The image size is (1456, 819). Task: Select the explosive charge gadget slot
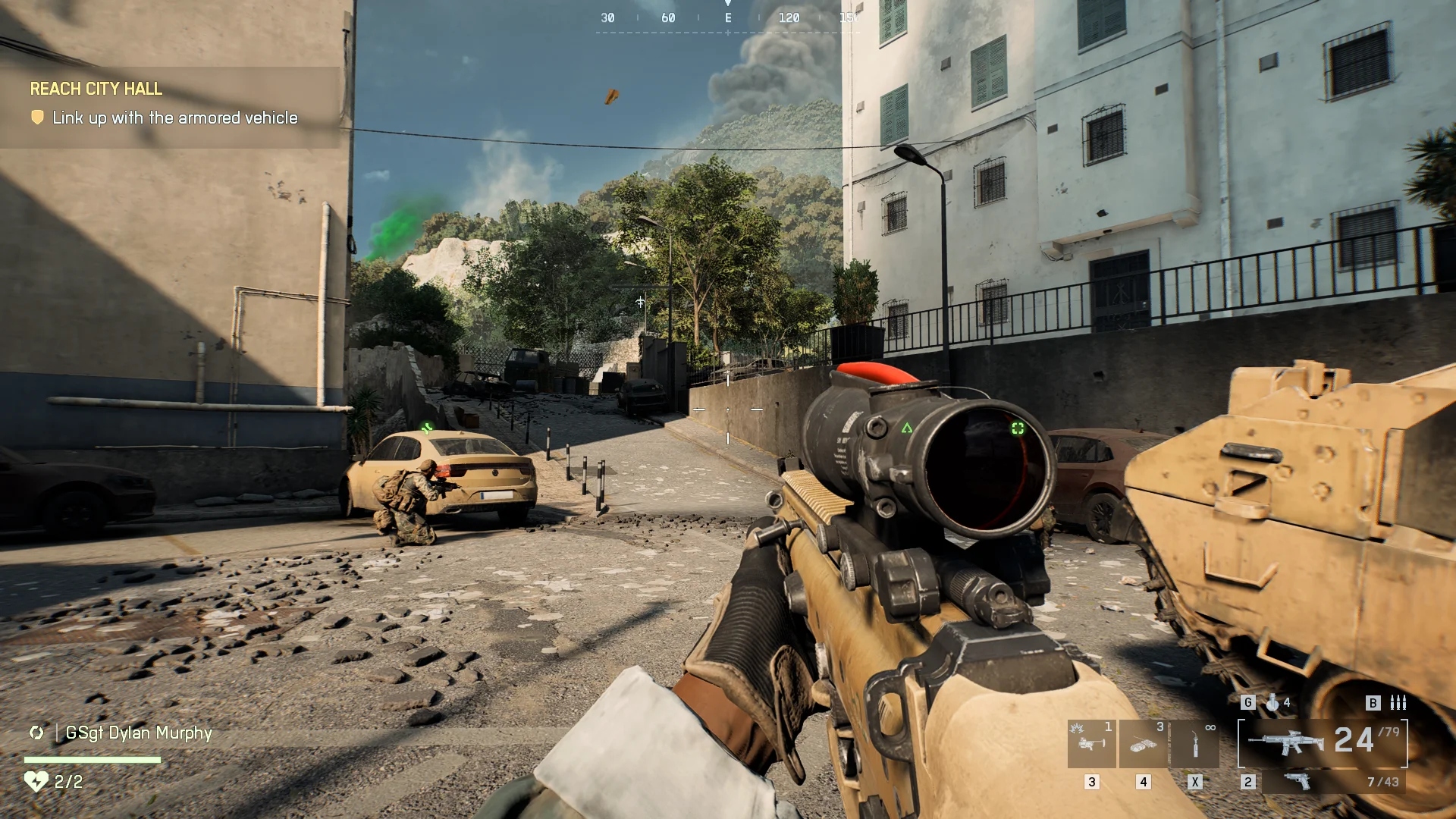tap(1143, 744)
